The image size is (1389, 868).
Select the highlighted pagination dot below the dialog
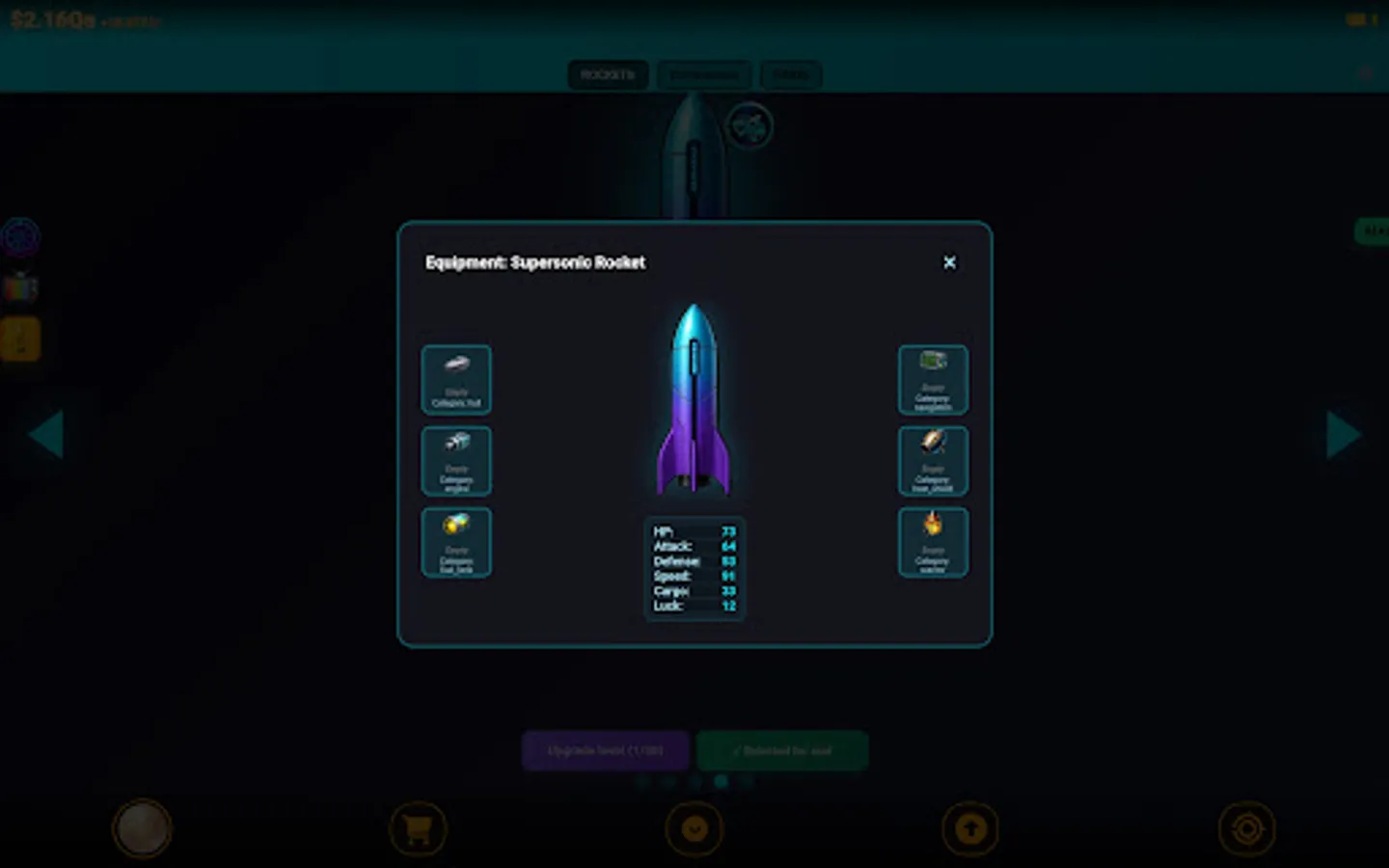(x=722, y=781)
